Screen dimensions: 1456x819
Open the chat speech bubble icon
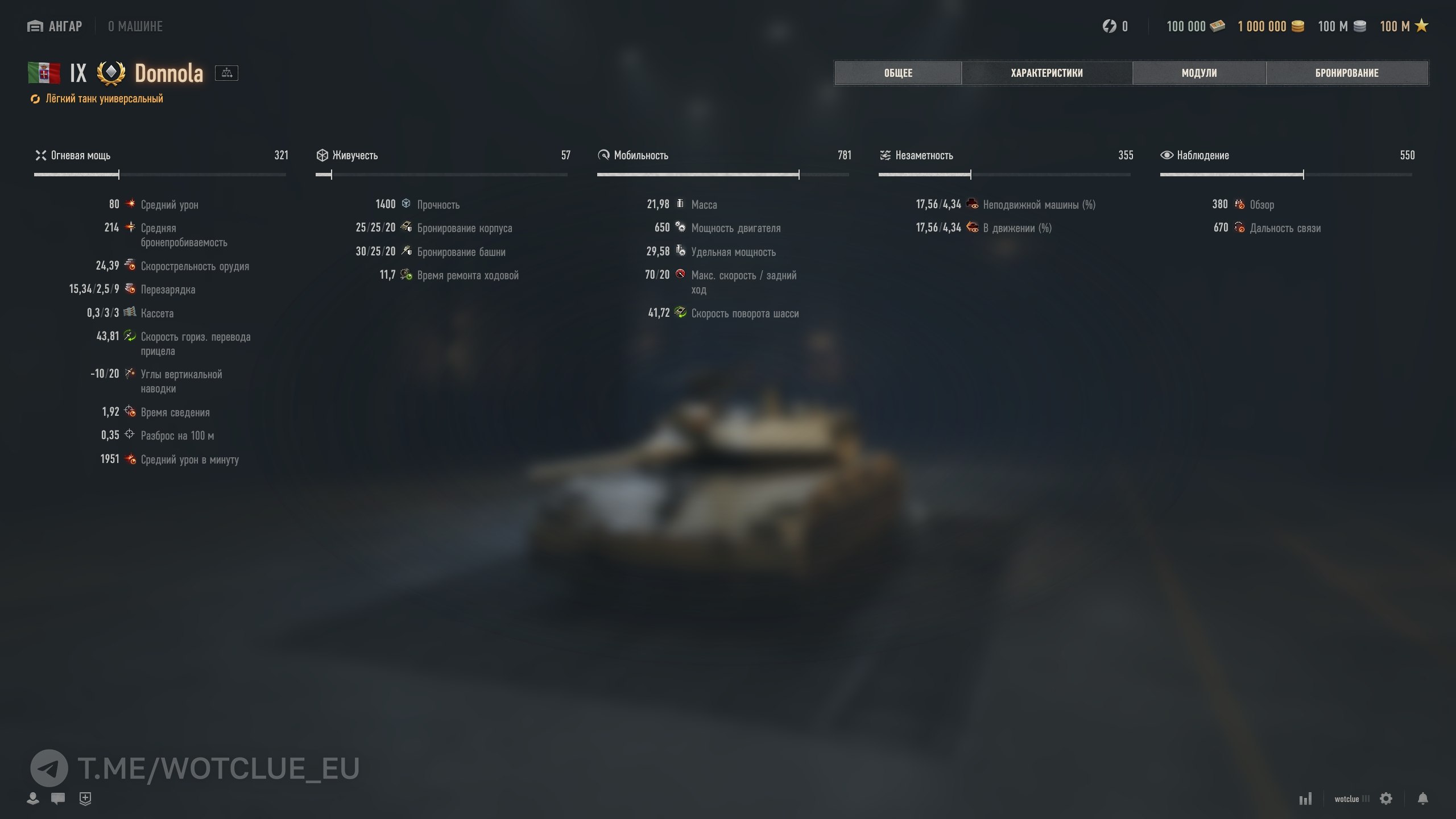pyautogui.click(x=58, y=799)
